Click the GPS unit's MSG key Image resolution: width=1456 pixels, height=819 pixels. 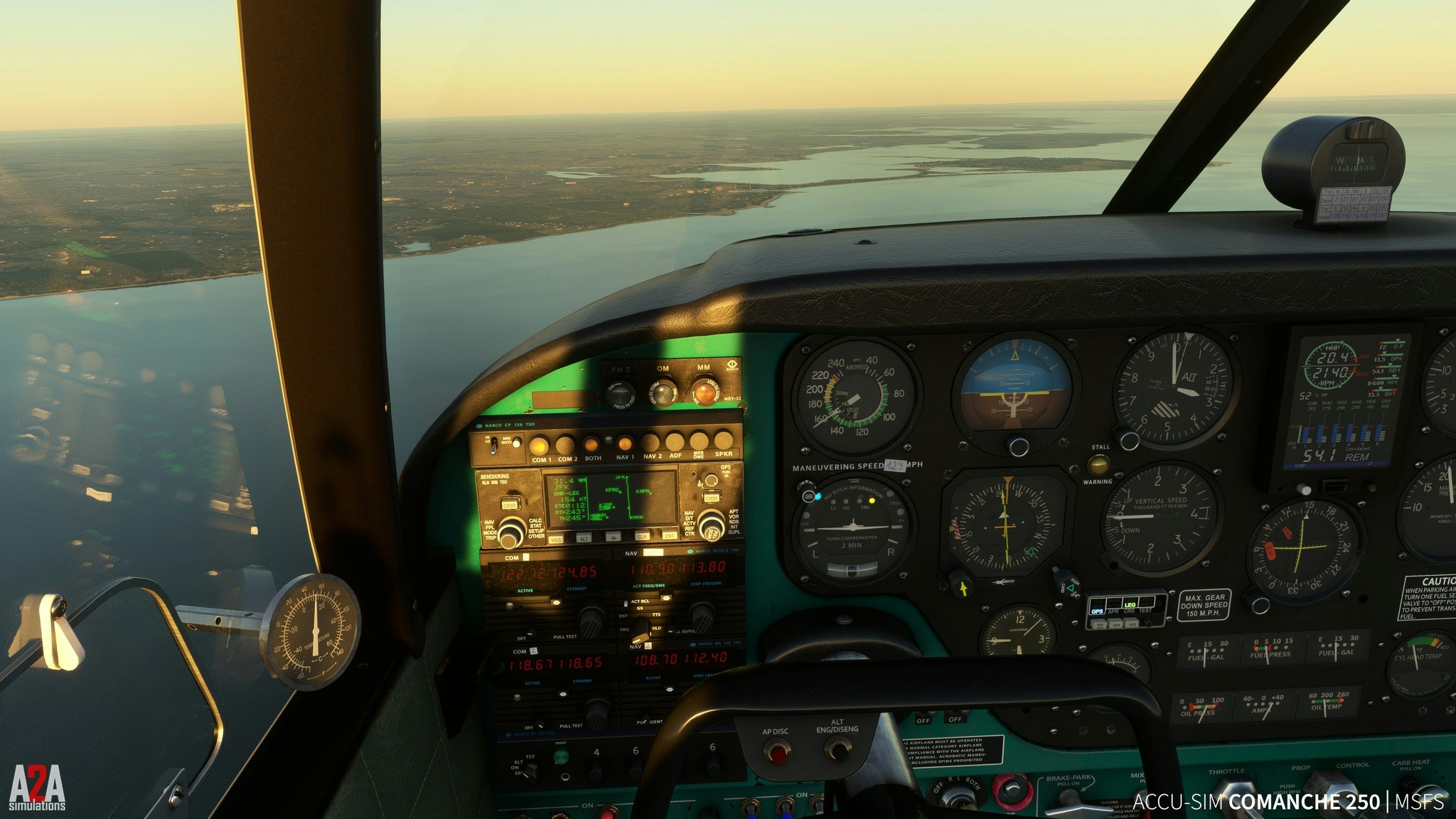[555, 540]
